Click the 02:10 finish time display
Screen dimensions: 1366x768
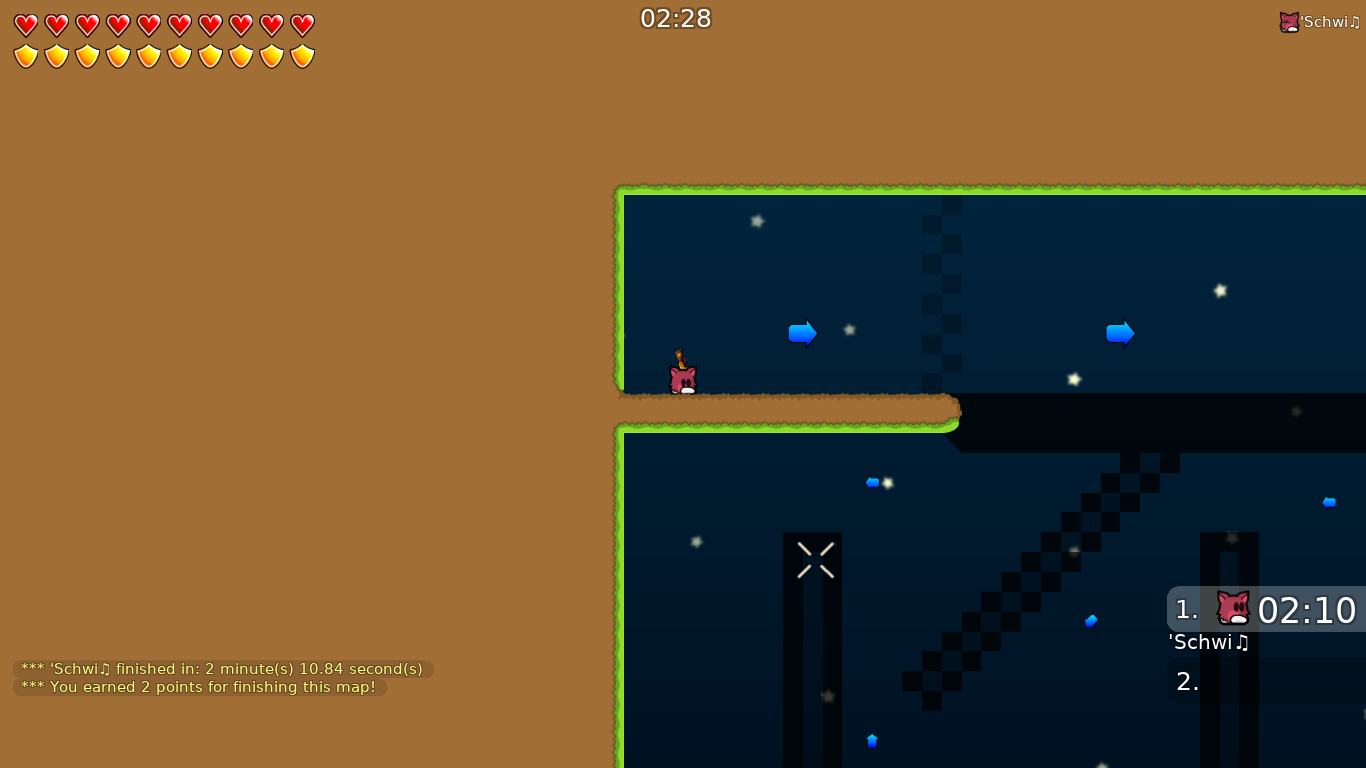coord(1310,610)
